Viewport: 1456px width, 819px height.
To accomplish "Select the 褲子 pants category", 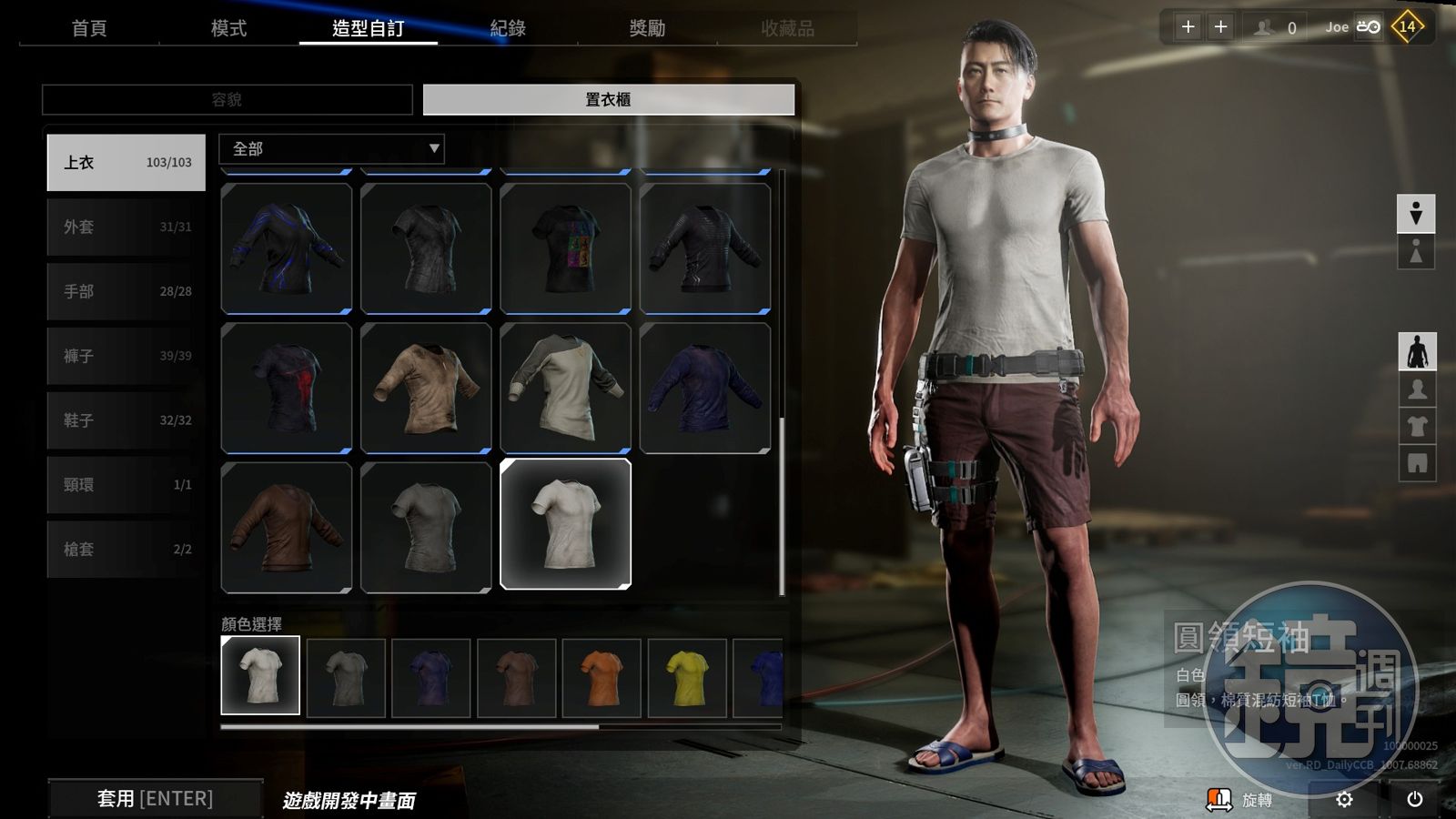I will [126, 356].
